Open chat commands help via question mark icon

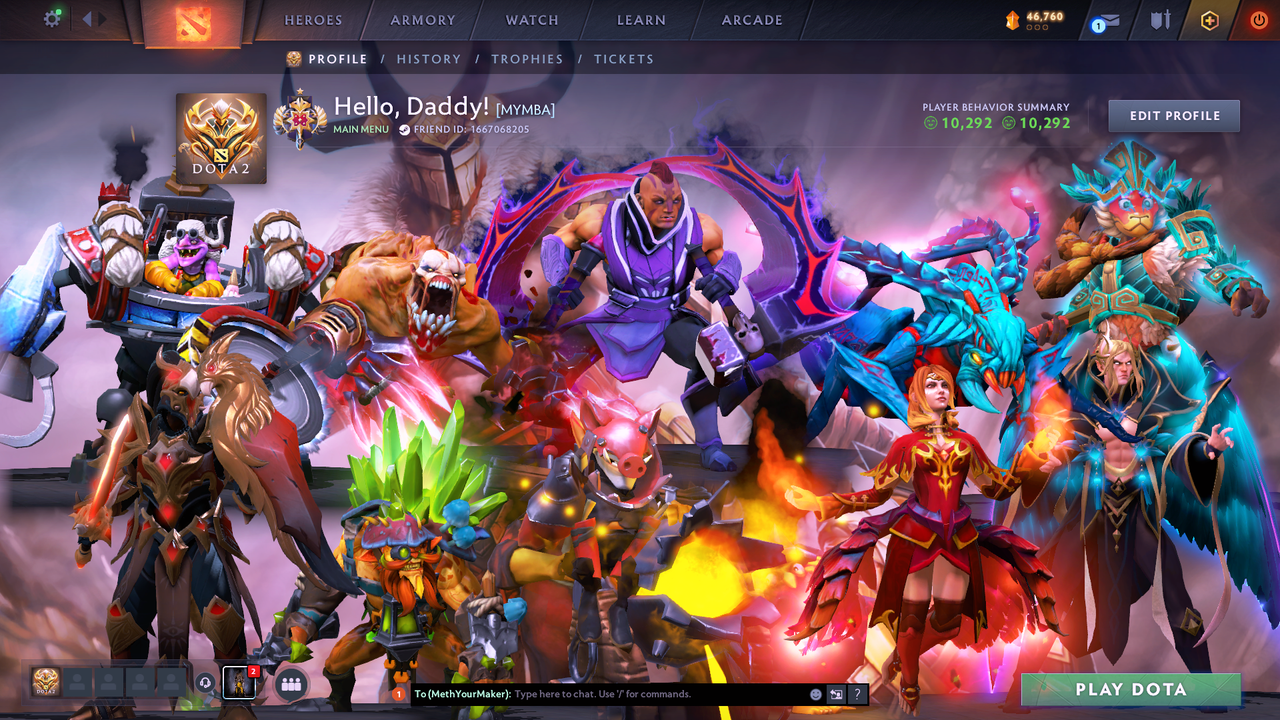857,694
